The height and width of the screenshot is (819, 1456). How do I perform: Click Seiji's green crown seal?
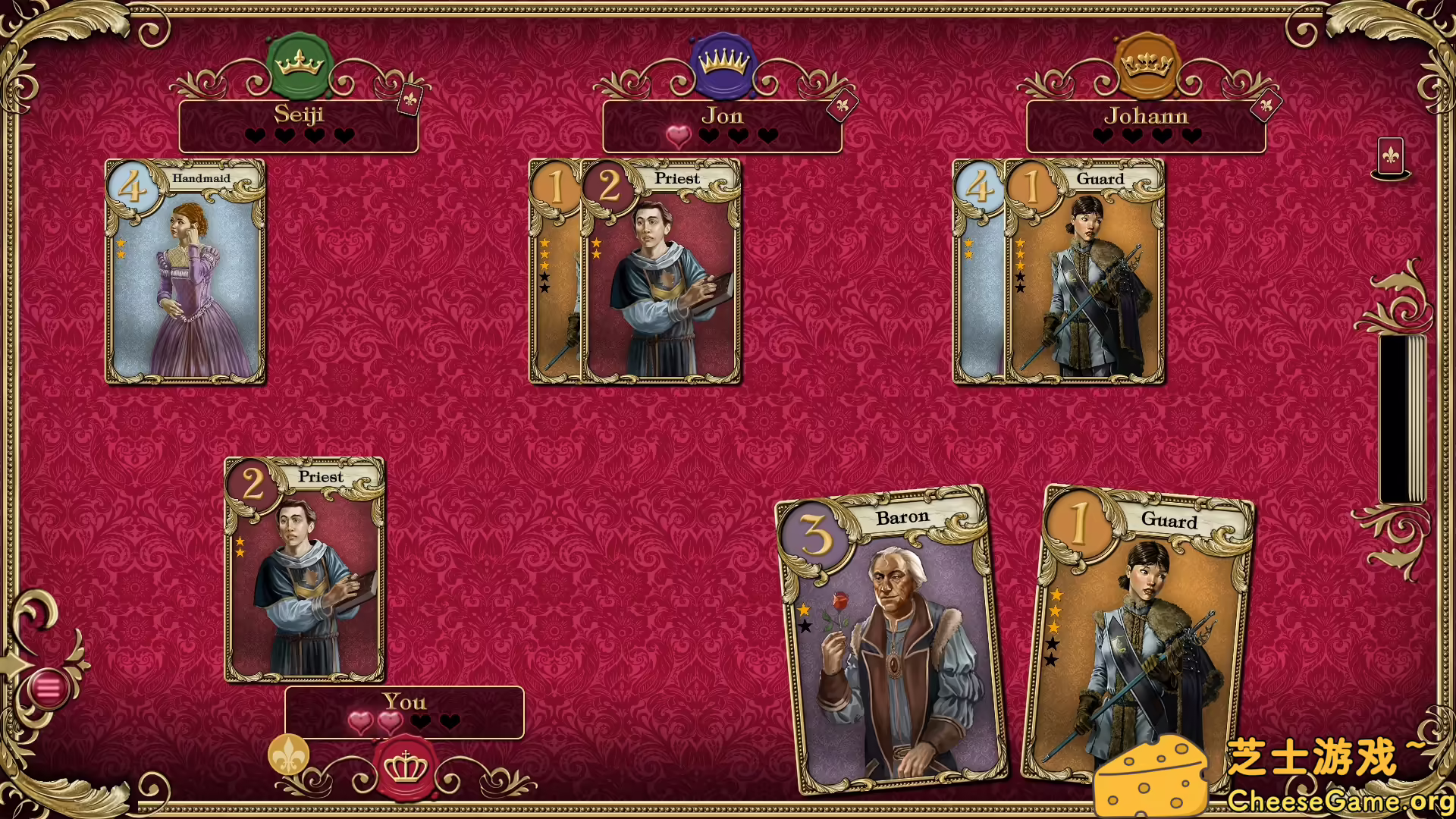pyautogui.click(x=300, y=64)
